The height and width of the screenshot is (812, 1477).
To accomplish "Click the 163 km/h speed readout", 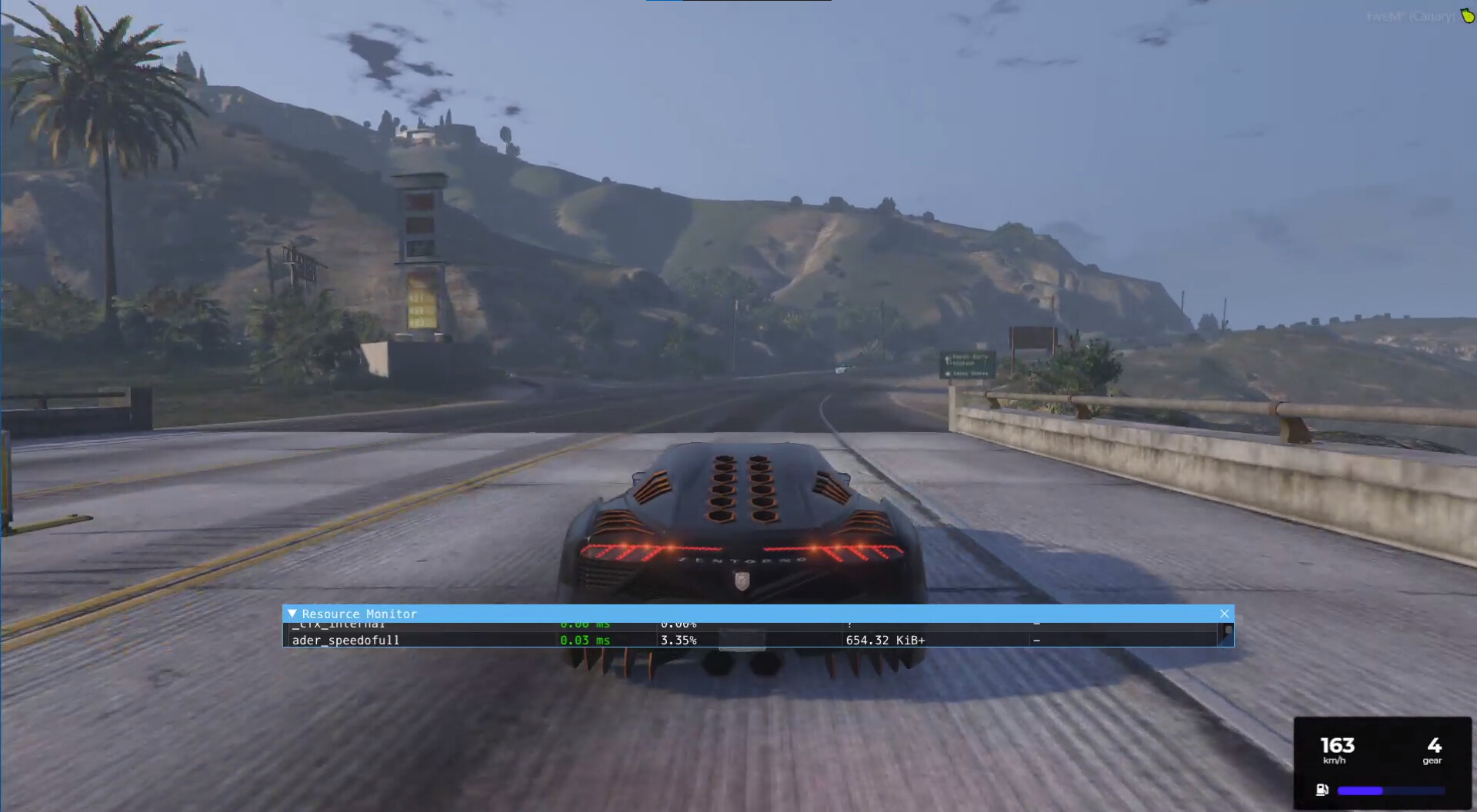I will (x=1337, y=744).
